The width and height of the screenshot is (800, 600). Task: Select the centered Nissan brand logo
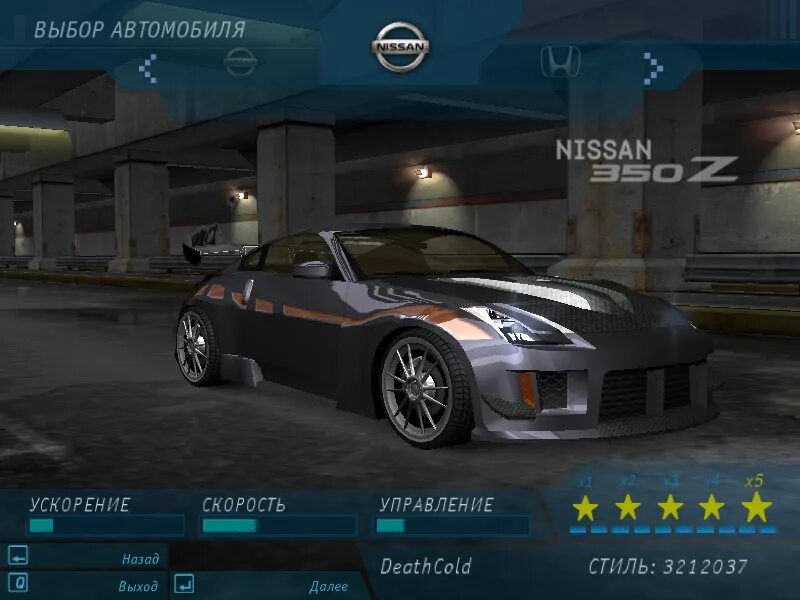coord(400,47)
